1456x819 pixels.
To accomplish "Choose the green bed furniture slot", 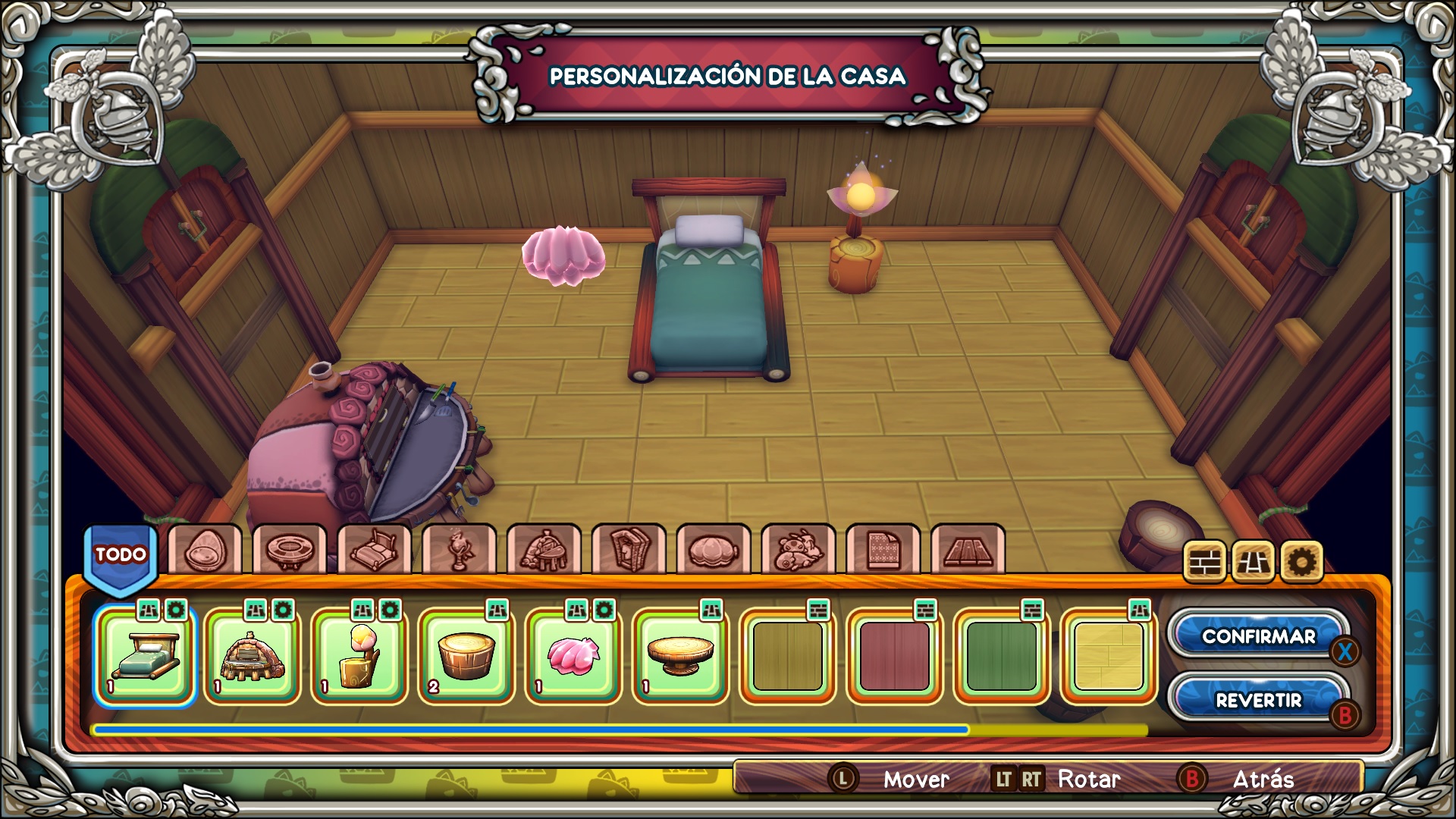I will pyautogui.click(x=145, y=657).
